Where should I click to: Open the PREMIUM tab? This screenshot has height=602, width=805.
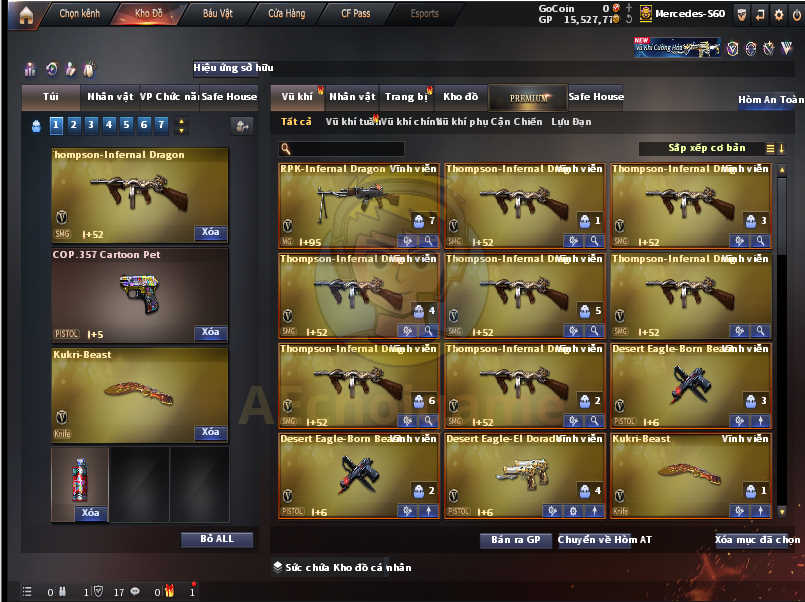528,98
